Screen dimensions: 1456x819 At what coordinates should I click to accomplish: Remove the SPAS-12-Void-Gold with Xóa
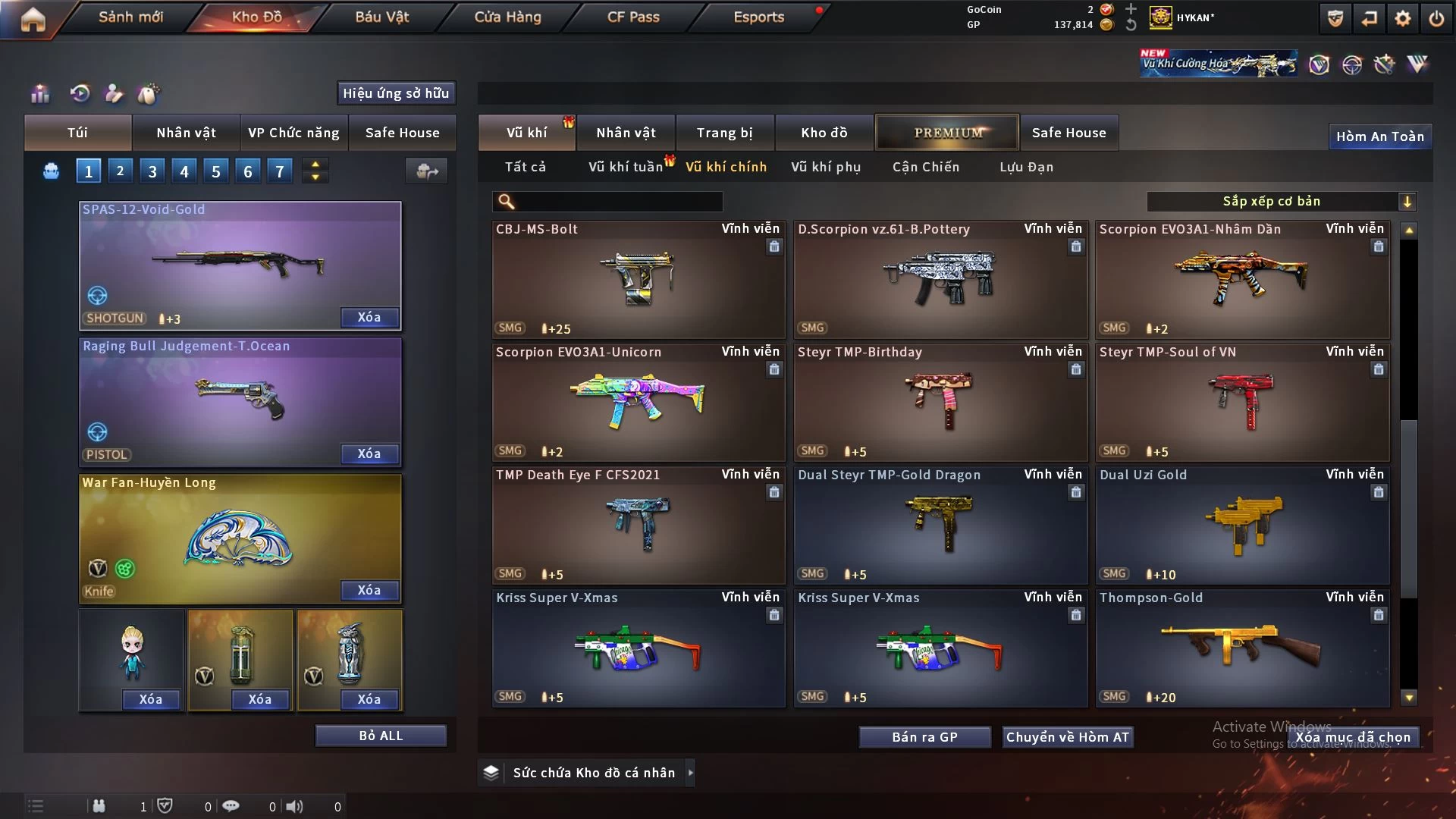point(369,318)
